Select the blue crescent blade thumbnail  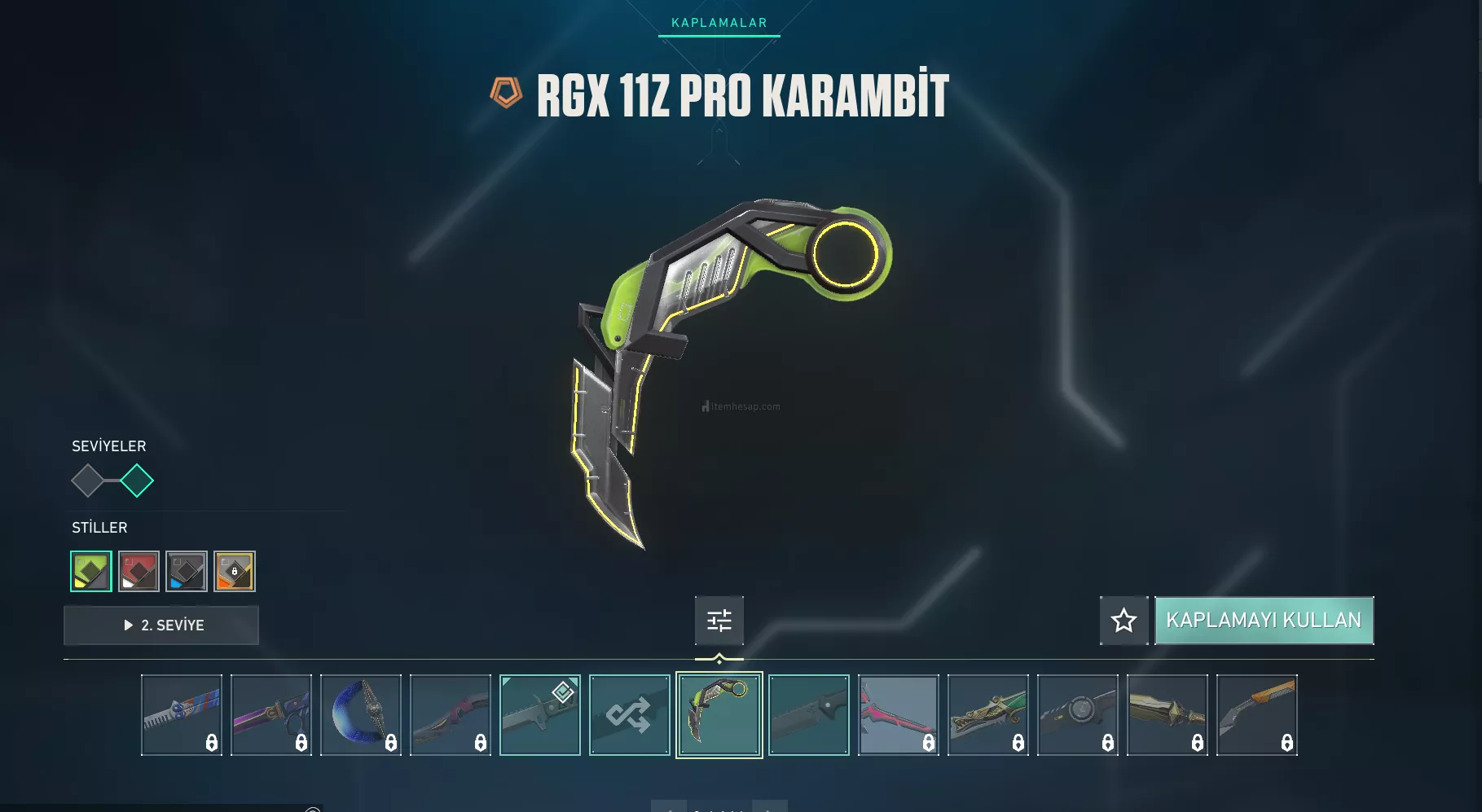[360, 715]
